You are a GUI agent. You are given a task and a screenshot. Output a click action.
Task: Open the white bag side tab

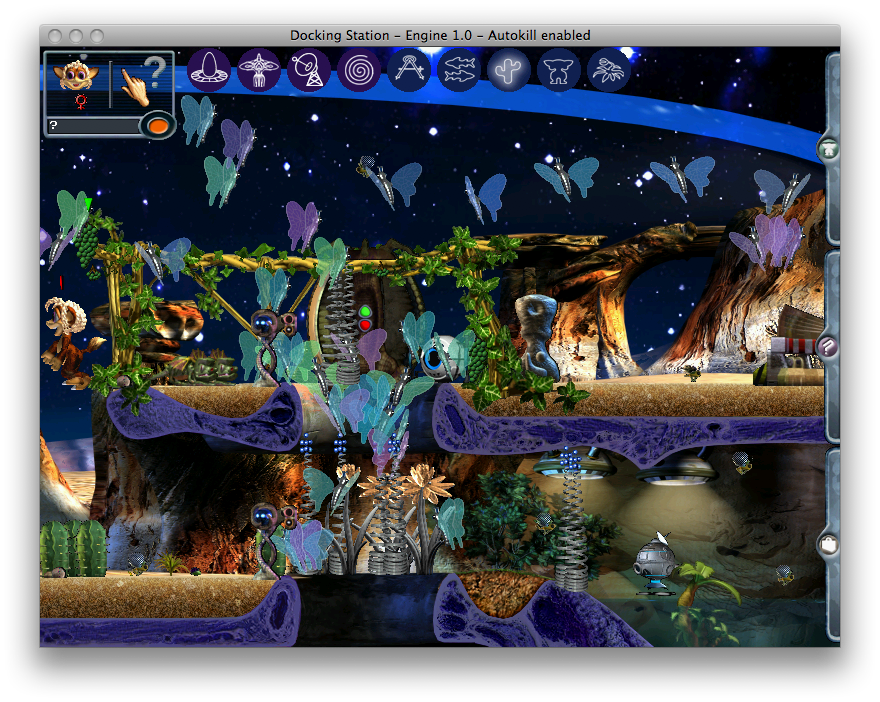point(829,545)
